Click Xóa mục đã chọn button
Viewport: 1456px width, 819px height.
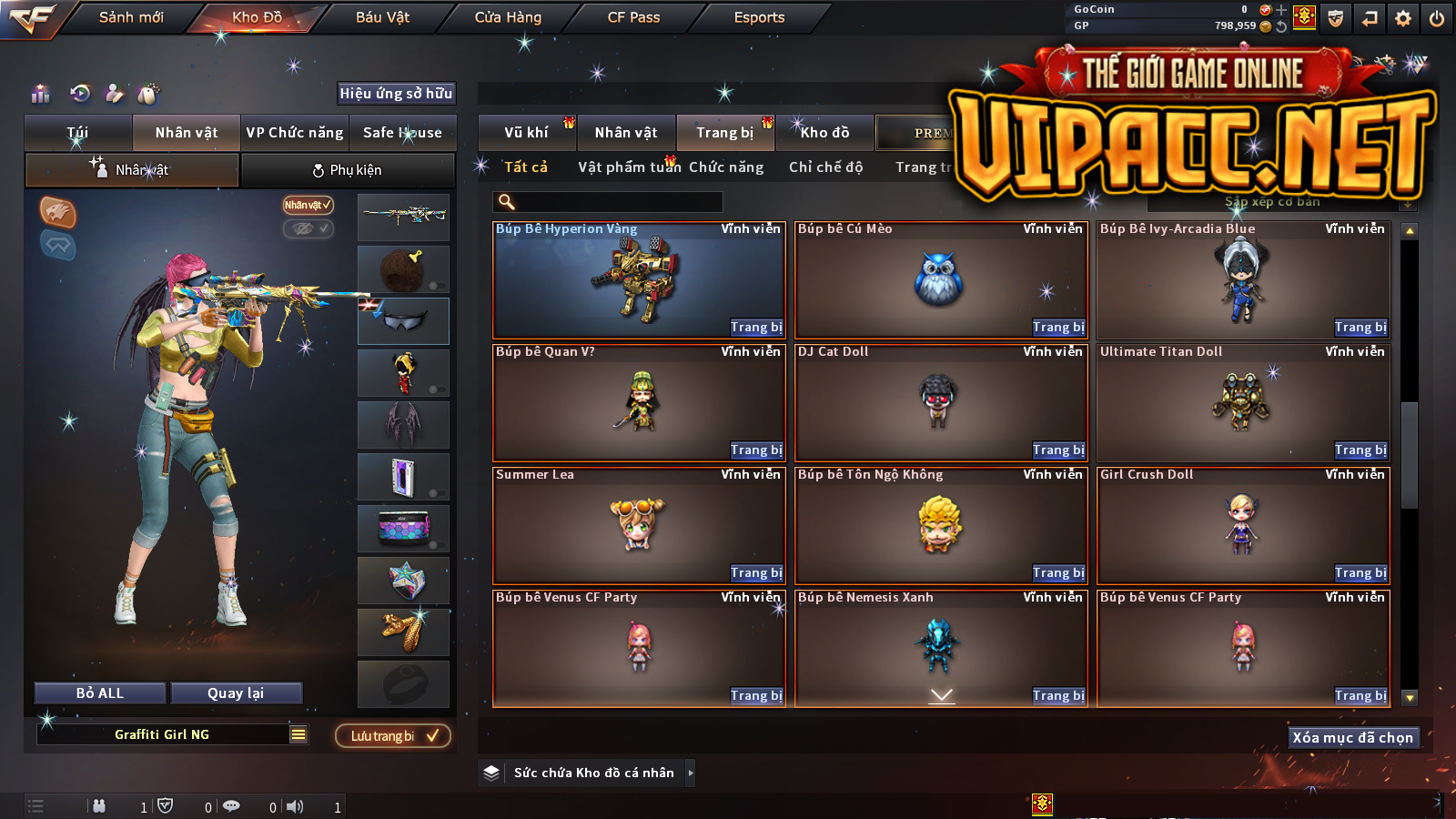[1352, 738]
